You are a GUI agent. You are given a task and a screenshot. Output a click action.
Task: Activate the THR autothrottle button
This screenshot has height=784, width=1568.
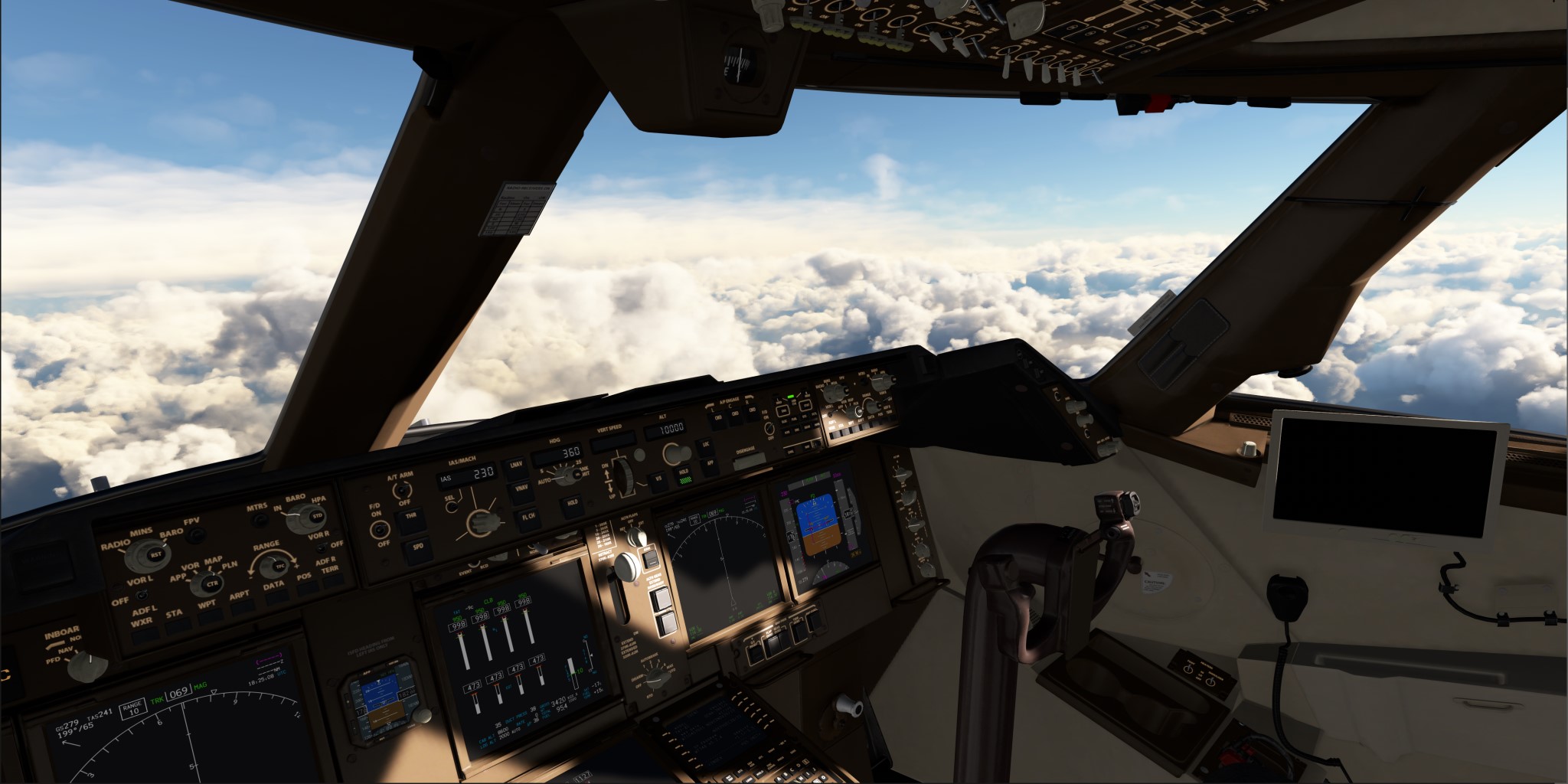(x=411, y=517)
